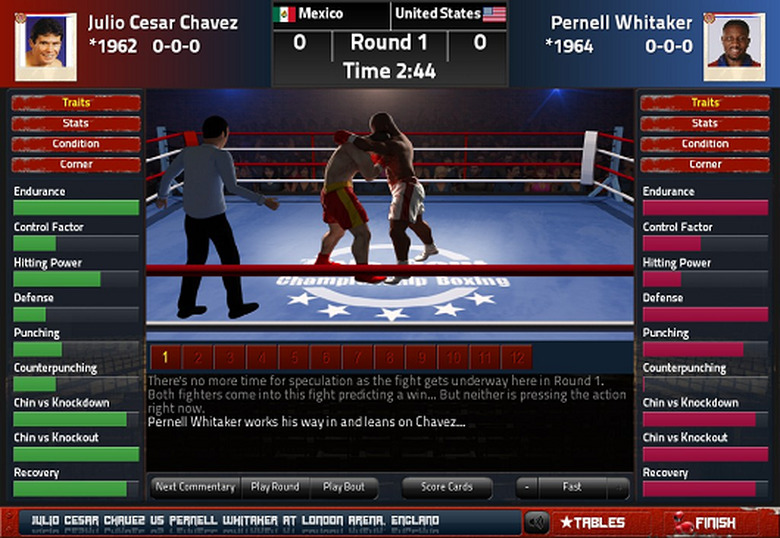The height and width of the screenshot is (538, 780).
Task: Select Chavez's Traits tab
Action: coord(76,103)
